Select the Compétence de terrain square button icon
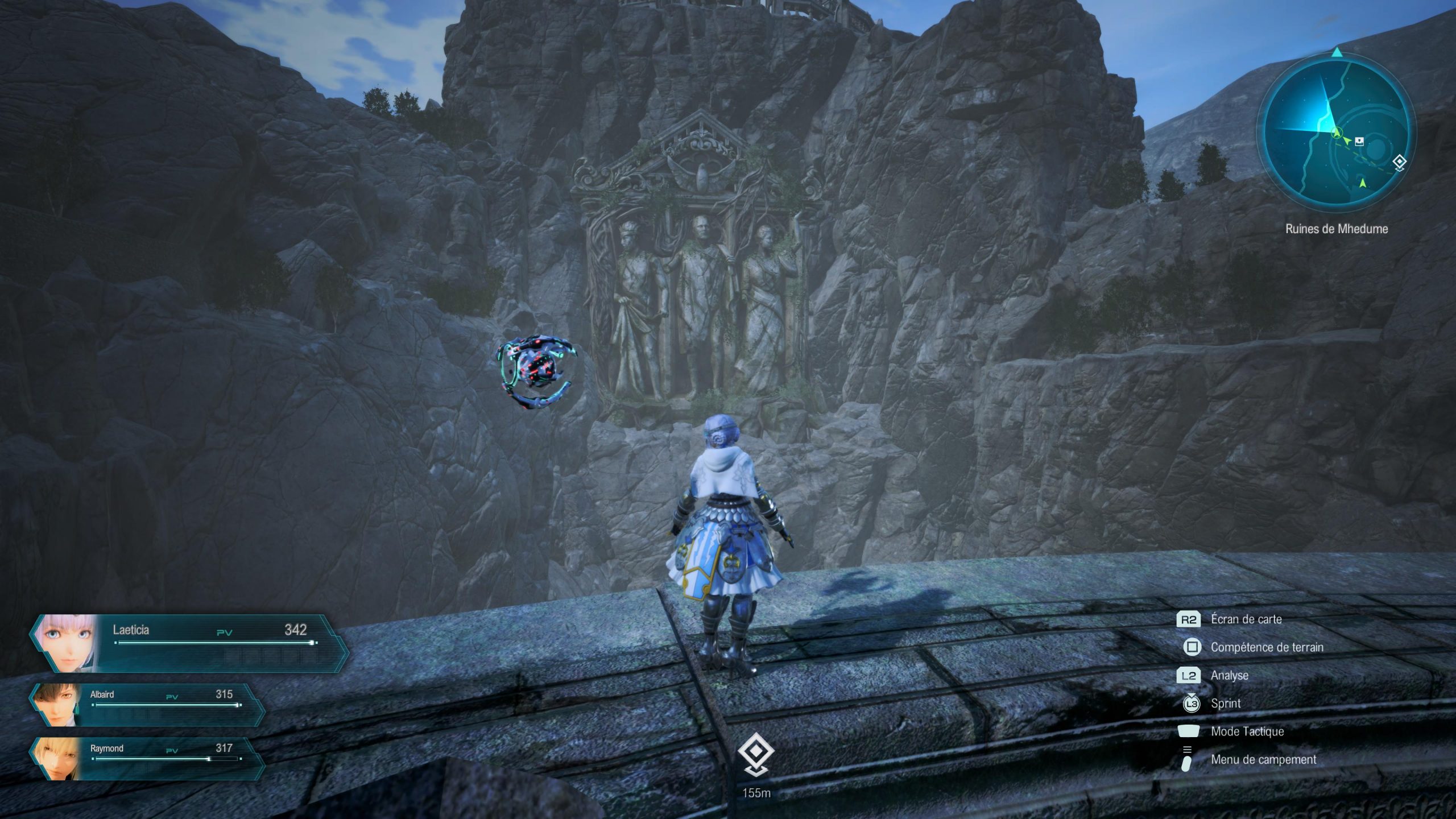 (x=1192, y=648)
